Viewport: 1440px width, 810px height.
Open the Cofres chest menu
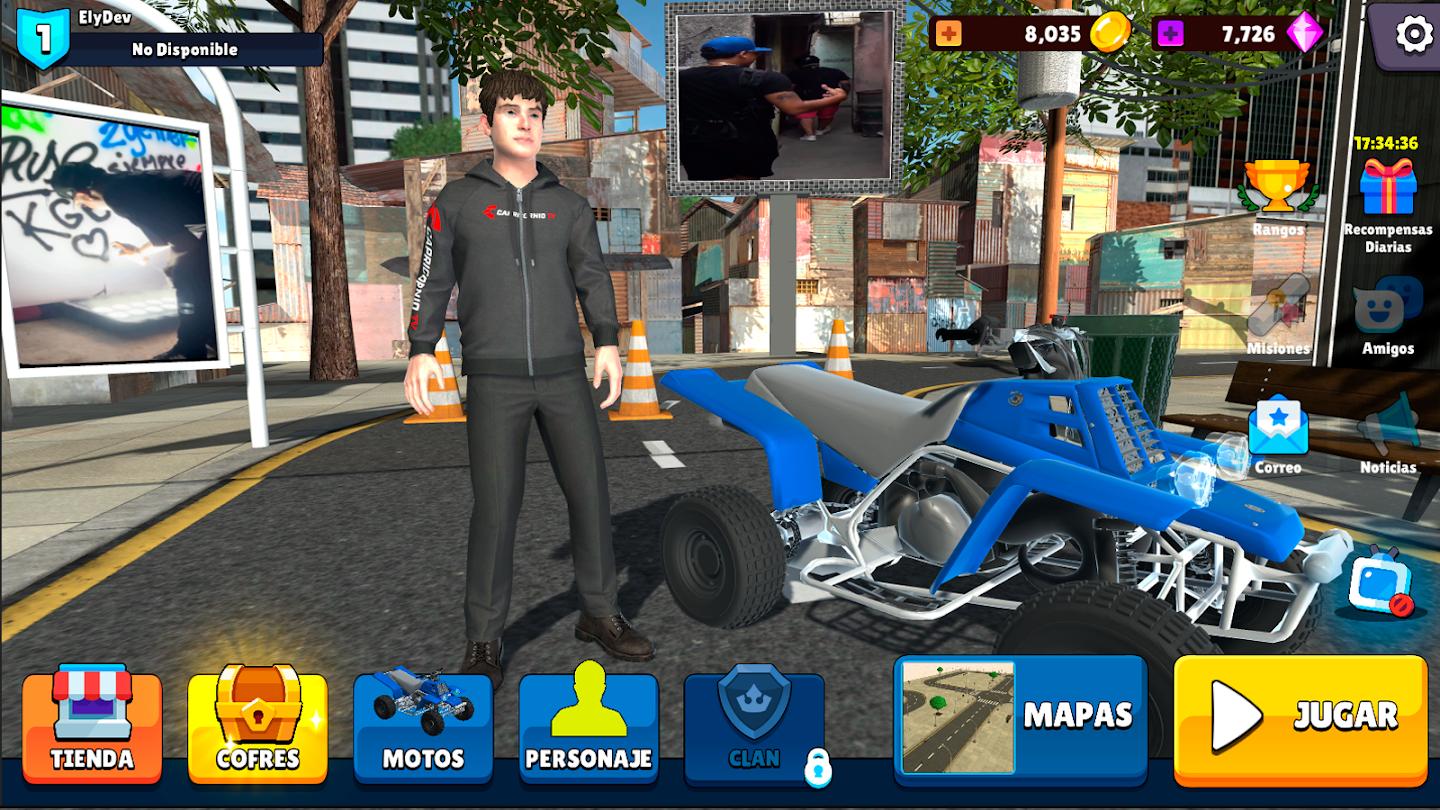(x=258, y=726)
